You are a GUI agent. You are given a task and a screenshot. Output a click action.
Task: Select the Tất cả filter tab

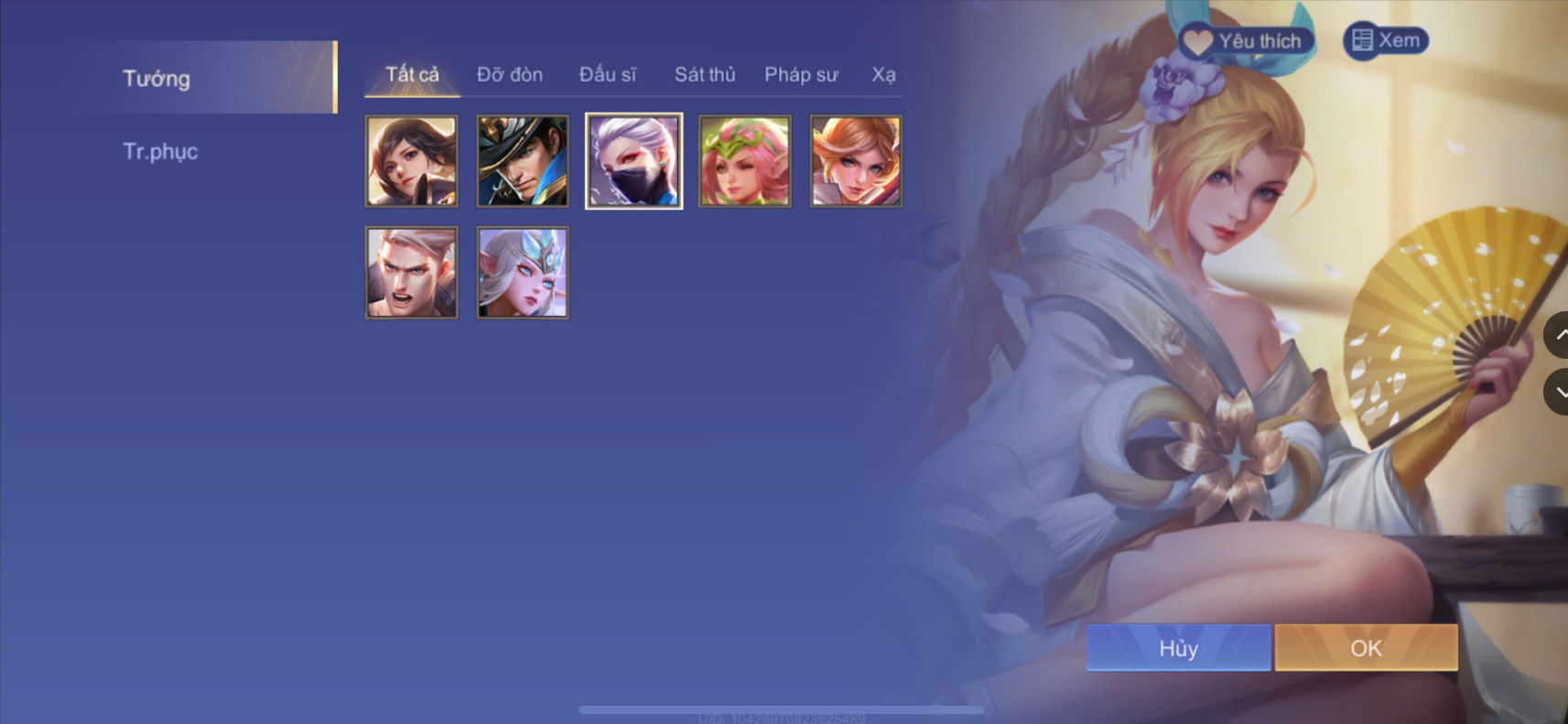point(412,74)
